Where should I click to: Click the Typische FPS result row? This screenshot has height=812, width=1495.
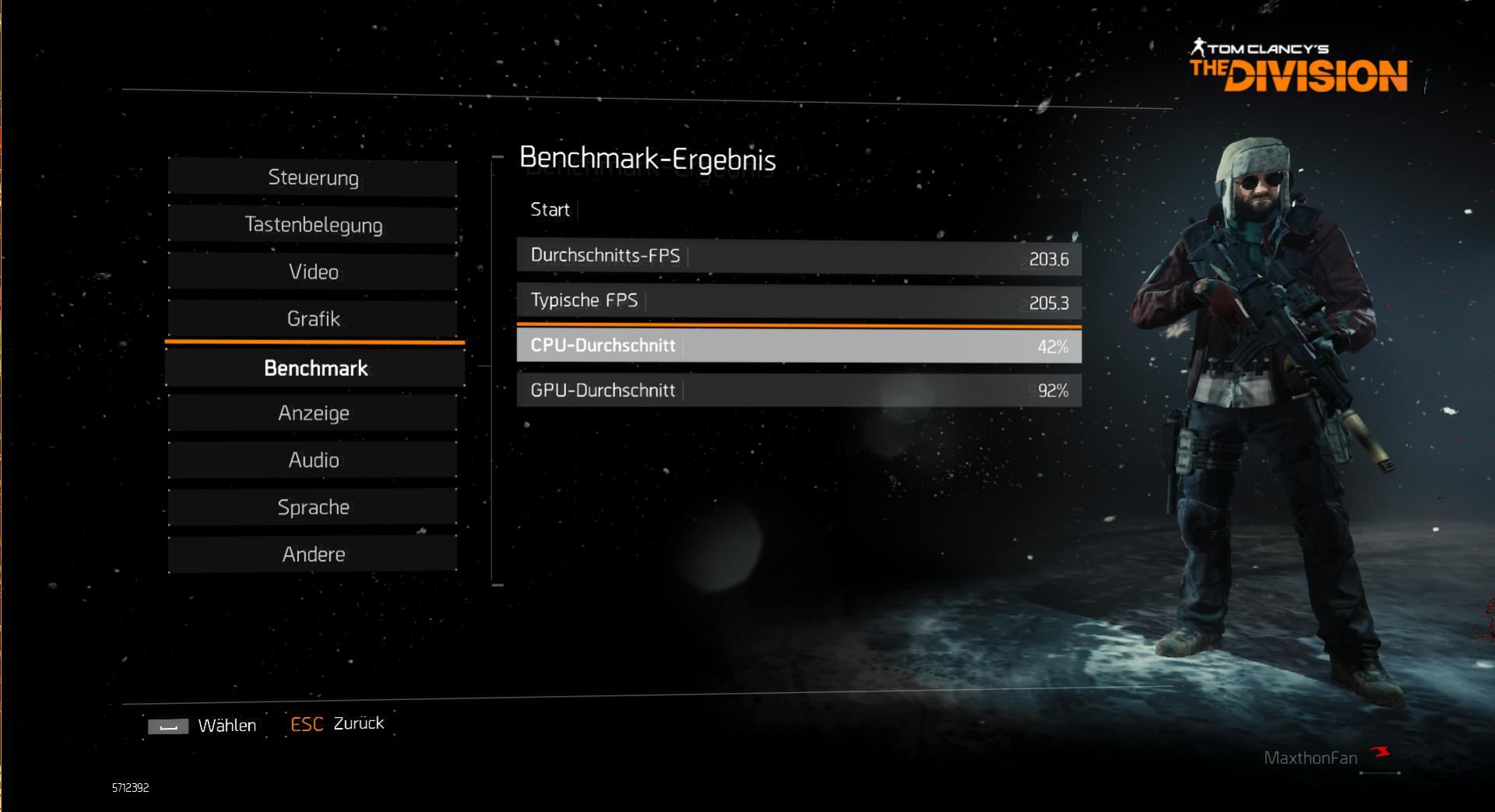[798, 301]
